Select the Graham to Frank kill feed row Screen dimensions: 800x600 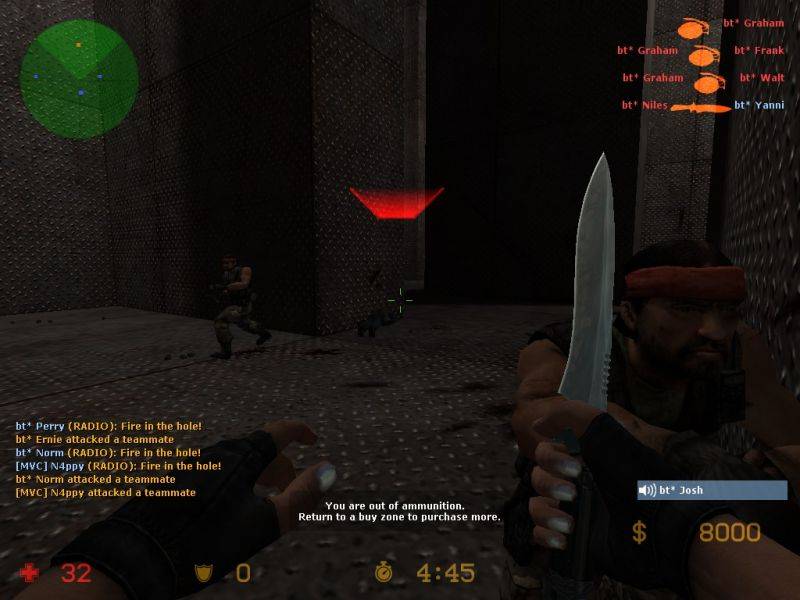pos(699,50)
